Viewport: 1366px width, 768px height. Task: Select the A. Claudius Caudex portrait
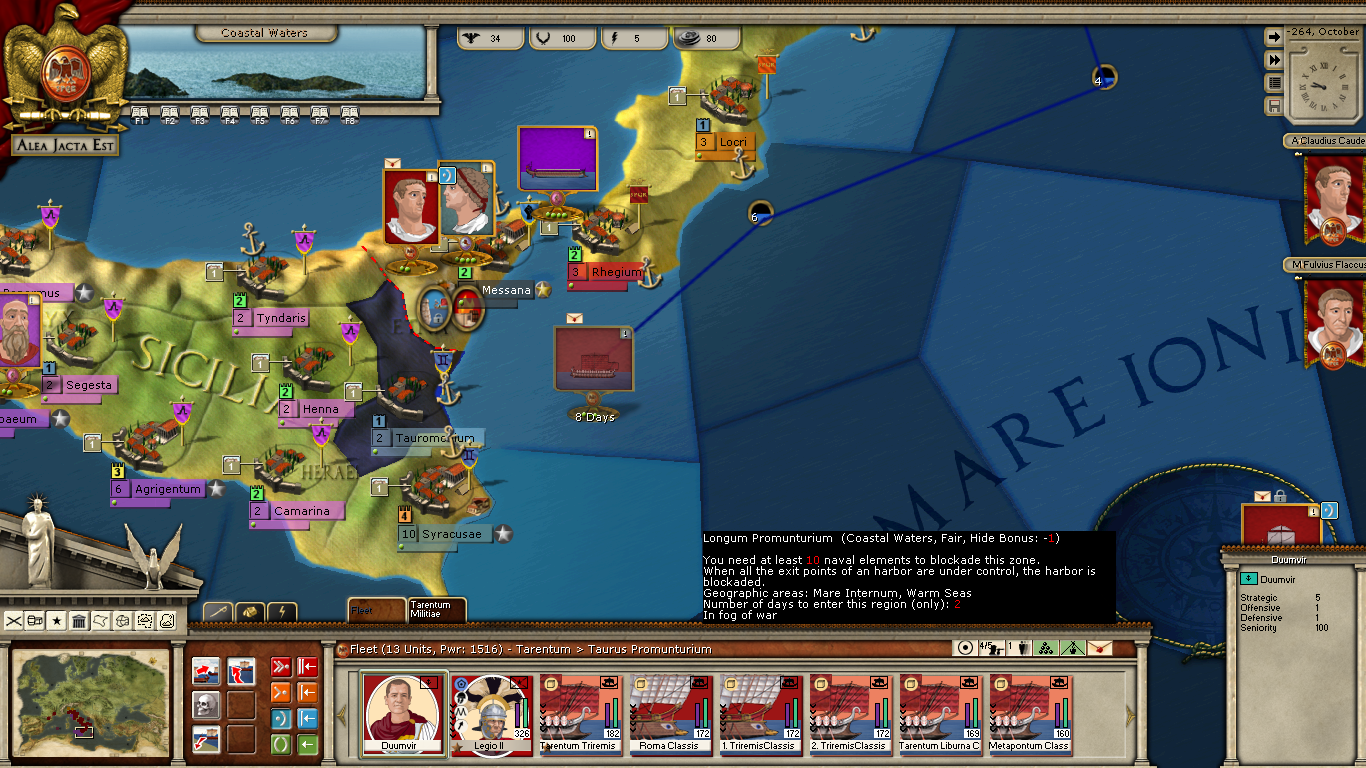click(1333, 200)
